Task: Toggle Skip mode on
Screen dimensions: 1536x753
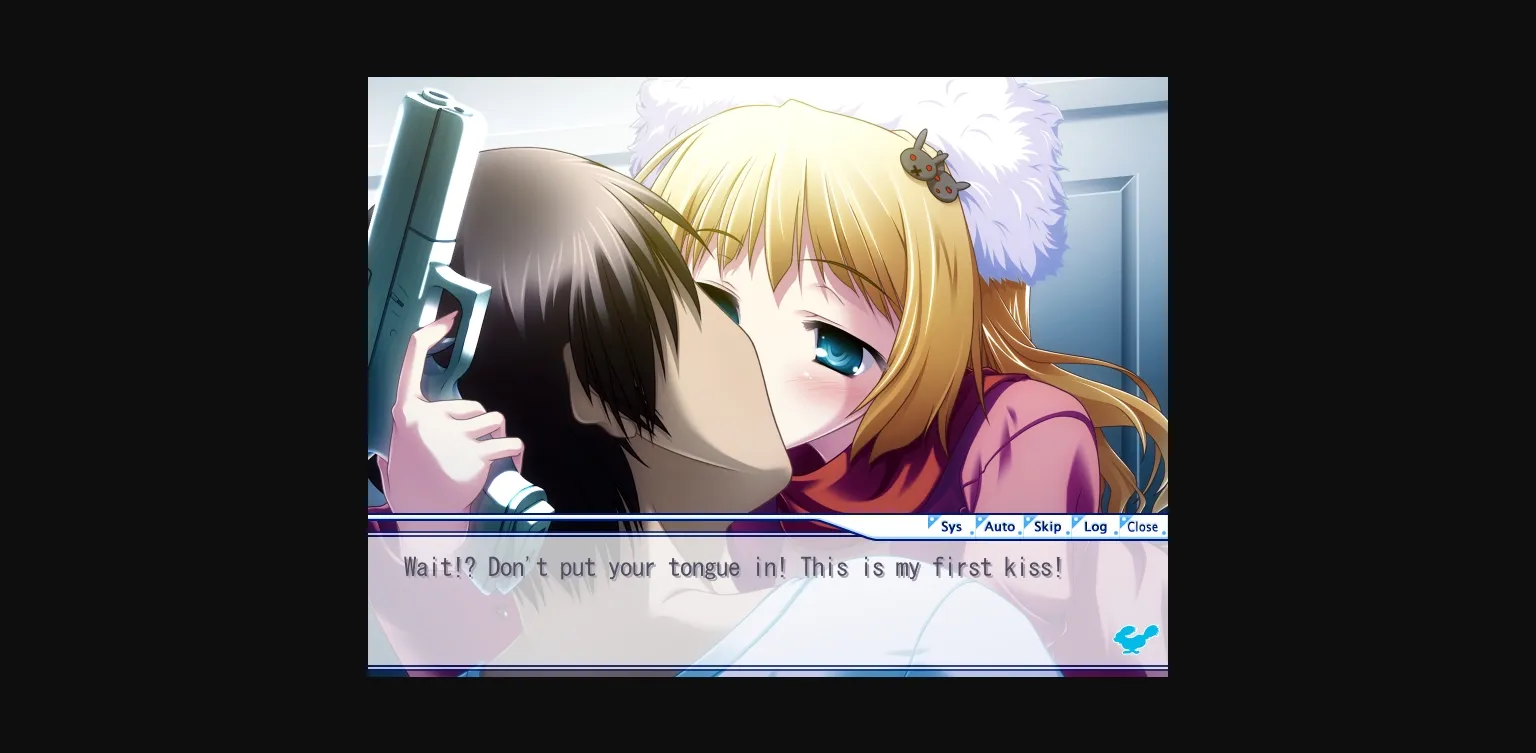Action: click(1047, 526)
